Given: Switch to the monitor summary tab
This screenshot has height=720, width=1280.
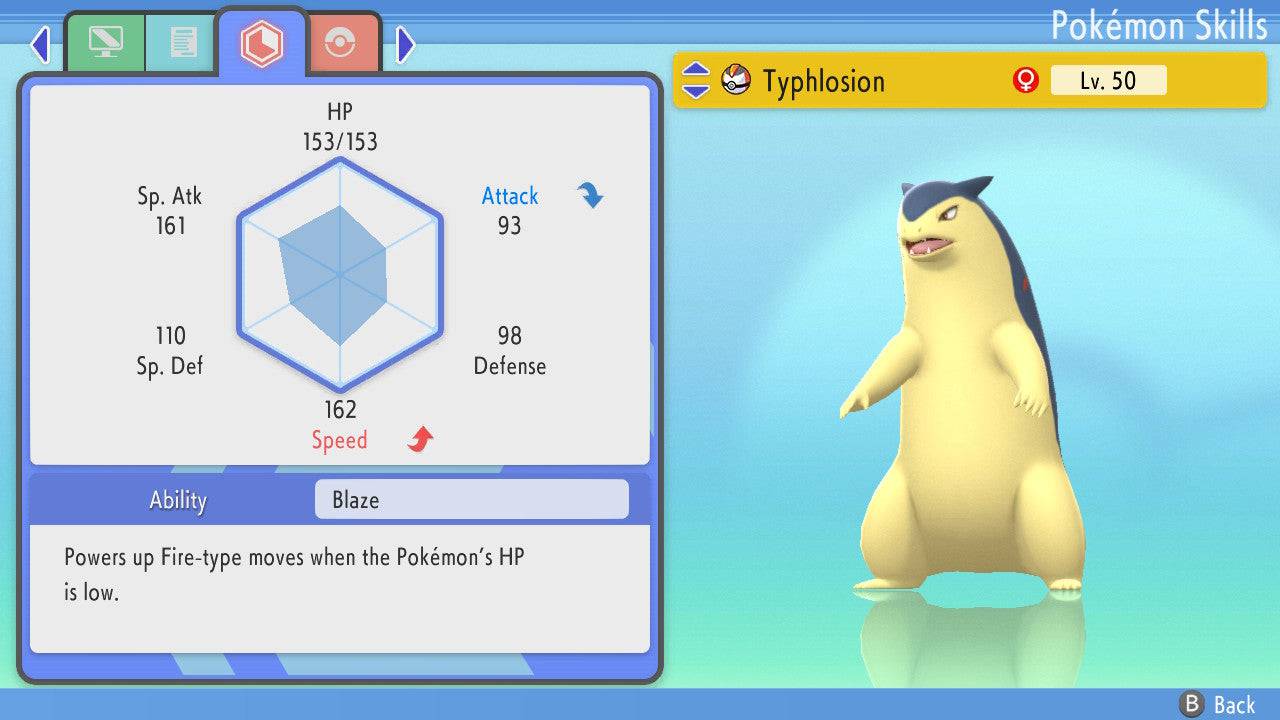Looking at the screenshot, I should point(105,43).
